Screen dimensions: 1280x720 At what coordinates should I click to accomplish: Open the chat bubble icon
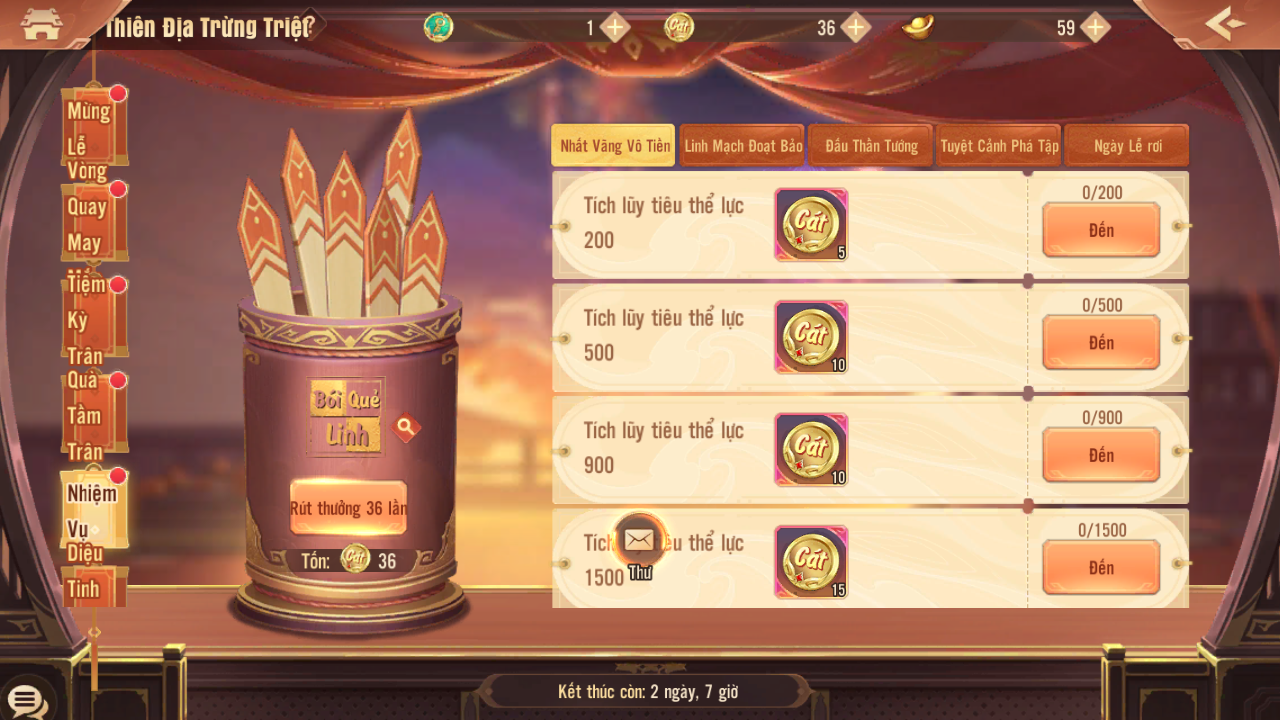26,700
